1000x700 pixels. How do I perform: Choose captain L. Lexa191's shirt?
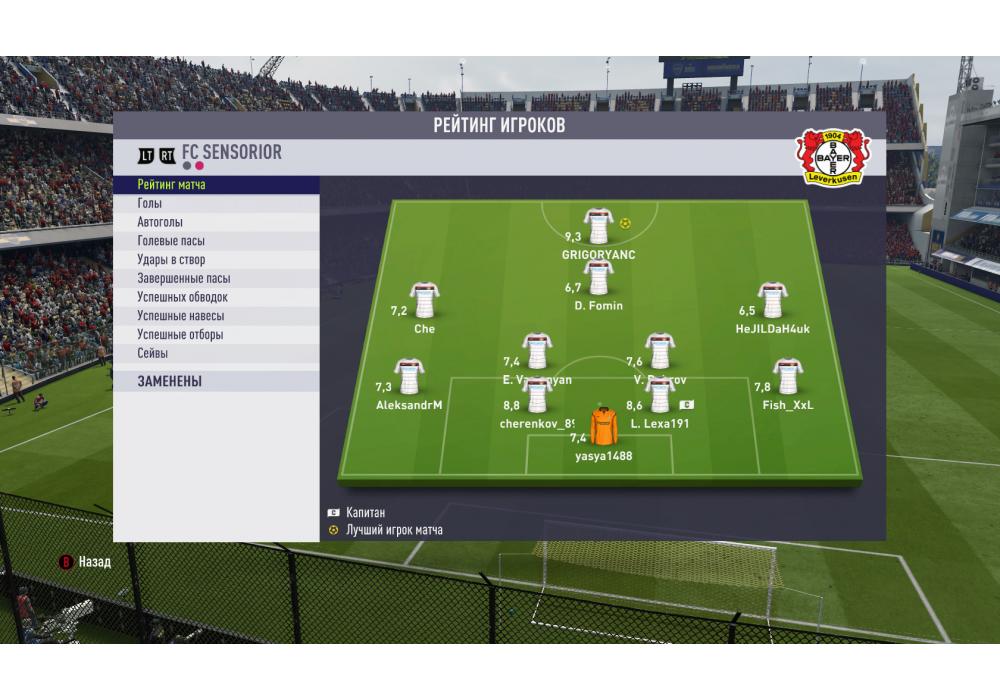[659, 395]
